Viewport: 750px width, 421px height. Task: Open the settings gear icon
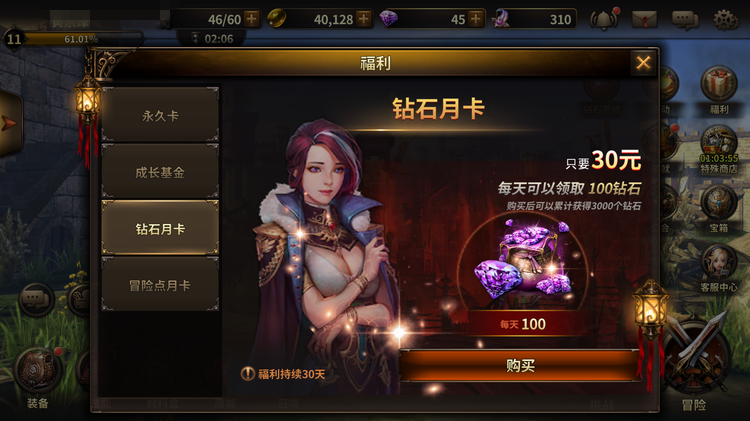[x=725, y=19]
